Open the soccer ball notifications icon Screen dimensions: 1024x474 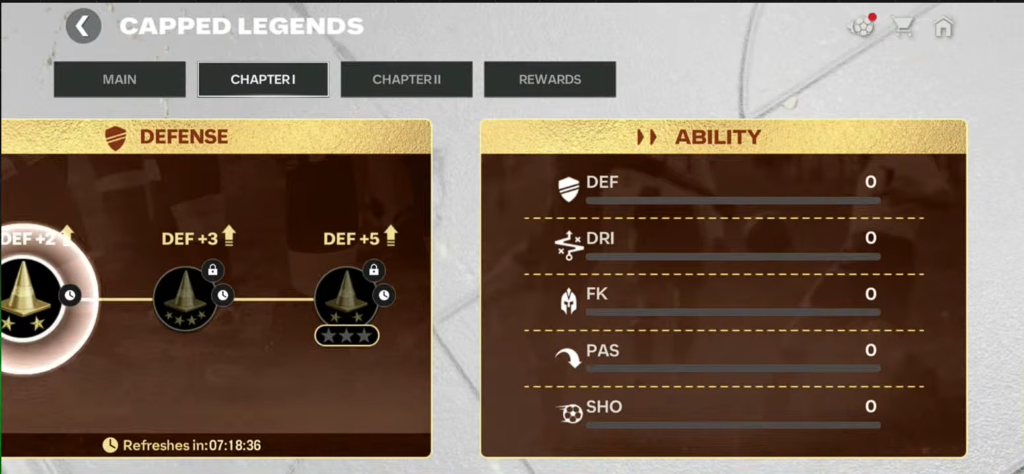click(x=862, y=27)
